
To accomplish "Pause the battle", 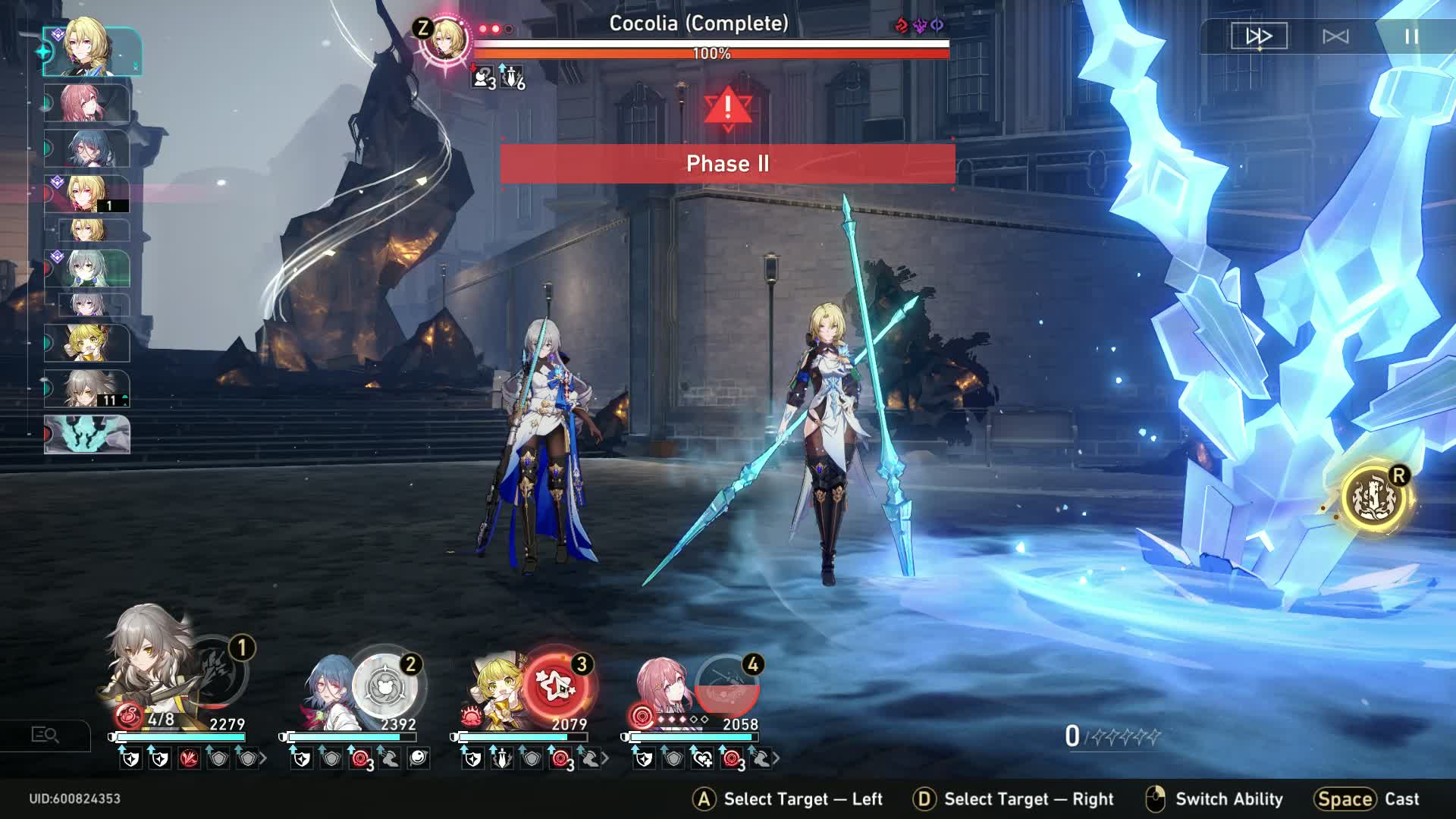I will [x=1411, y=36].
